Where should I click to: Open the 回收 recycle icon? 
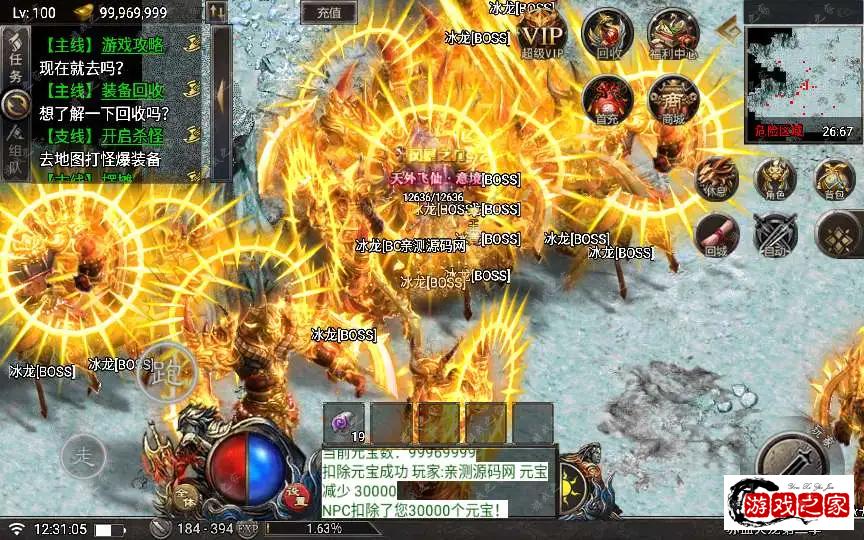pyautogui.click(x=608, y=34)
